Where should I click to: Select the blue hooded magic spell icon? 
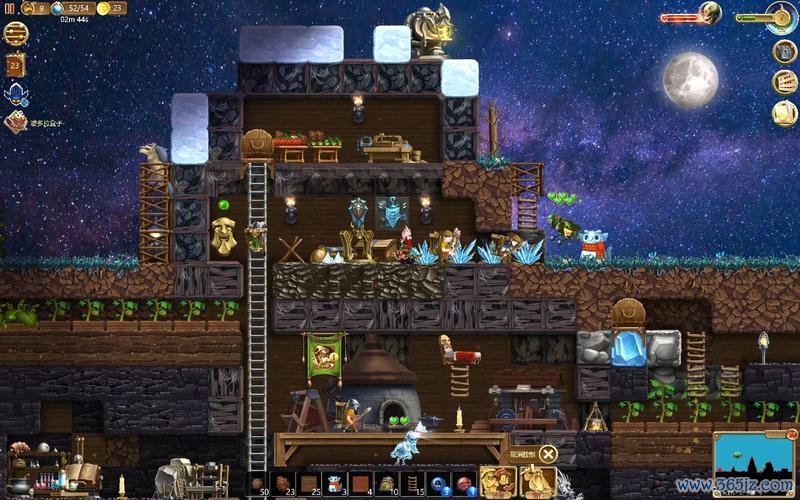pos(15,94)
